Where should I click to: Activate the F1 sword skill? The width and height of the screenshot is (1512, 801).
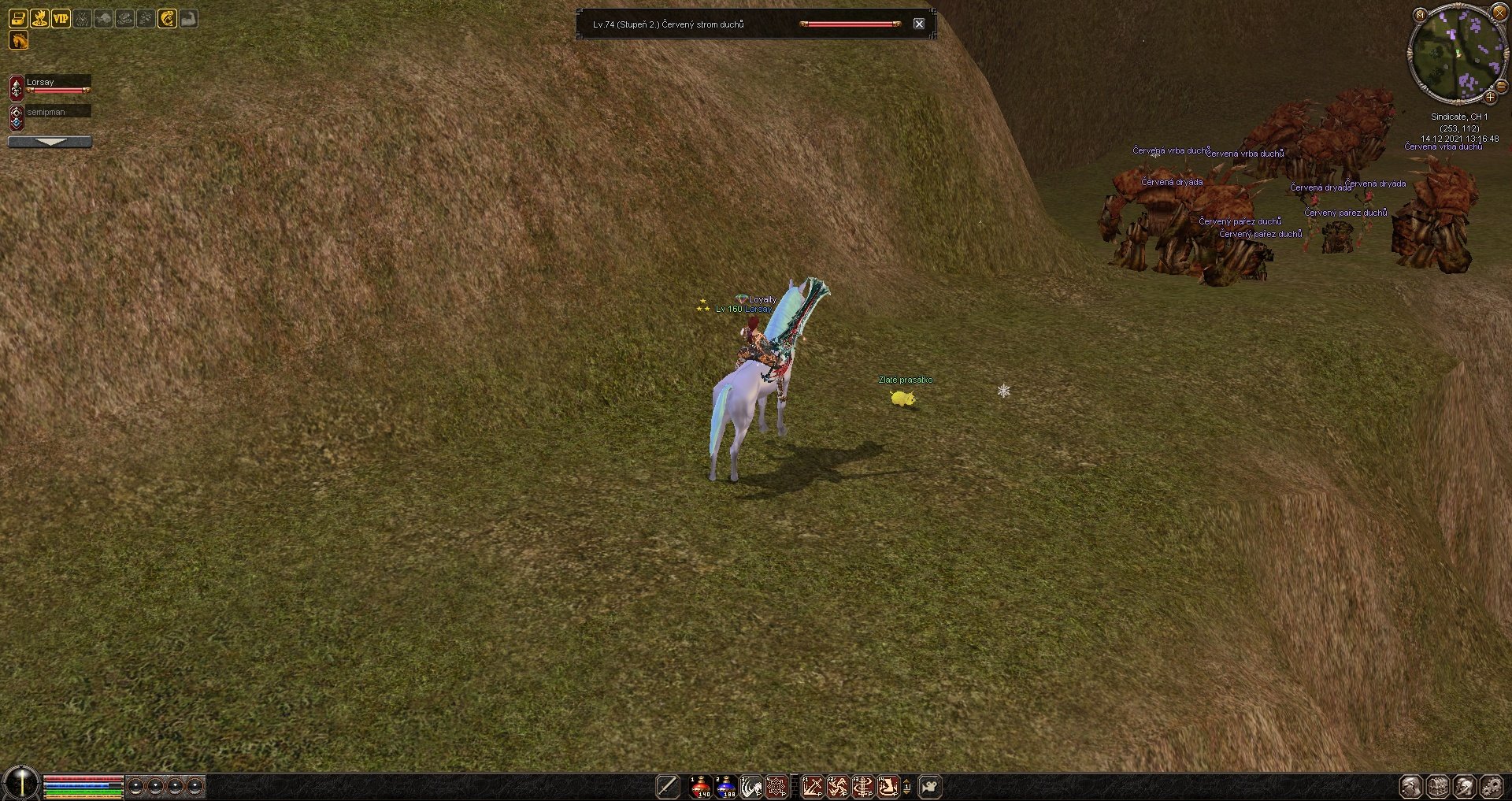click(x=812, y=786)
